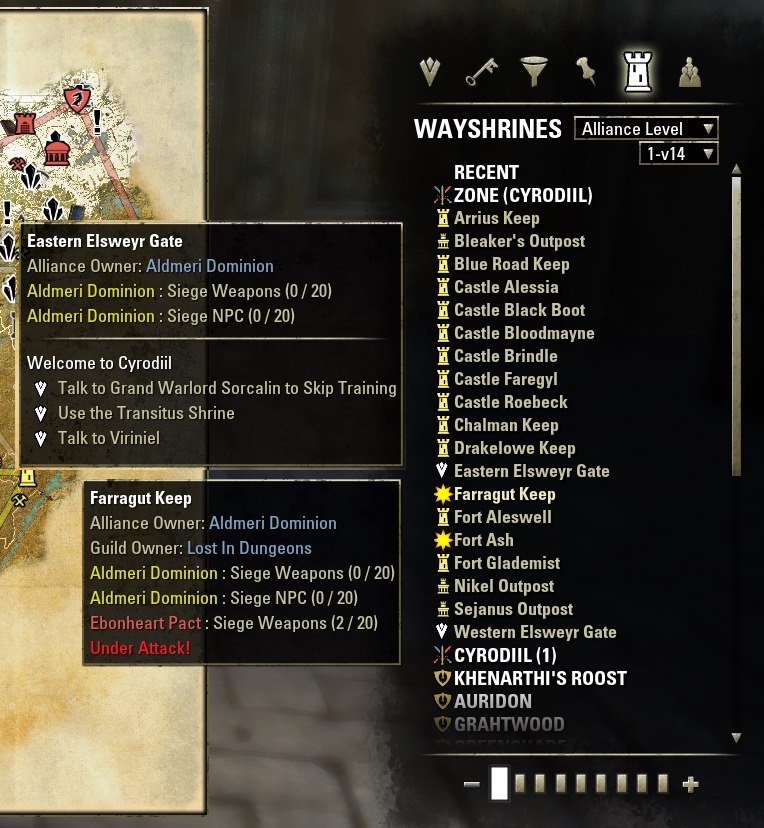Switch to the map pin locations tab
This screenshot has height=828, width=764.
(x=585, y=71)
